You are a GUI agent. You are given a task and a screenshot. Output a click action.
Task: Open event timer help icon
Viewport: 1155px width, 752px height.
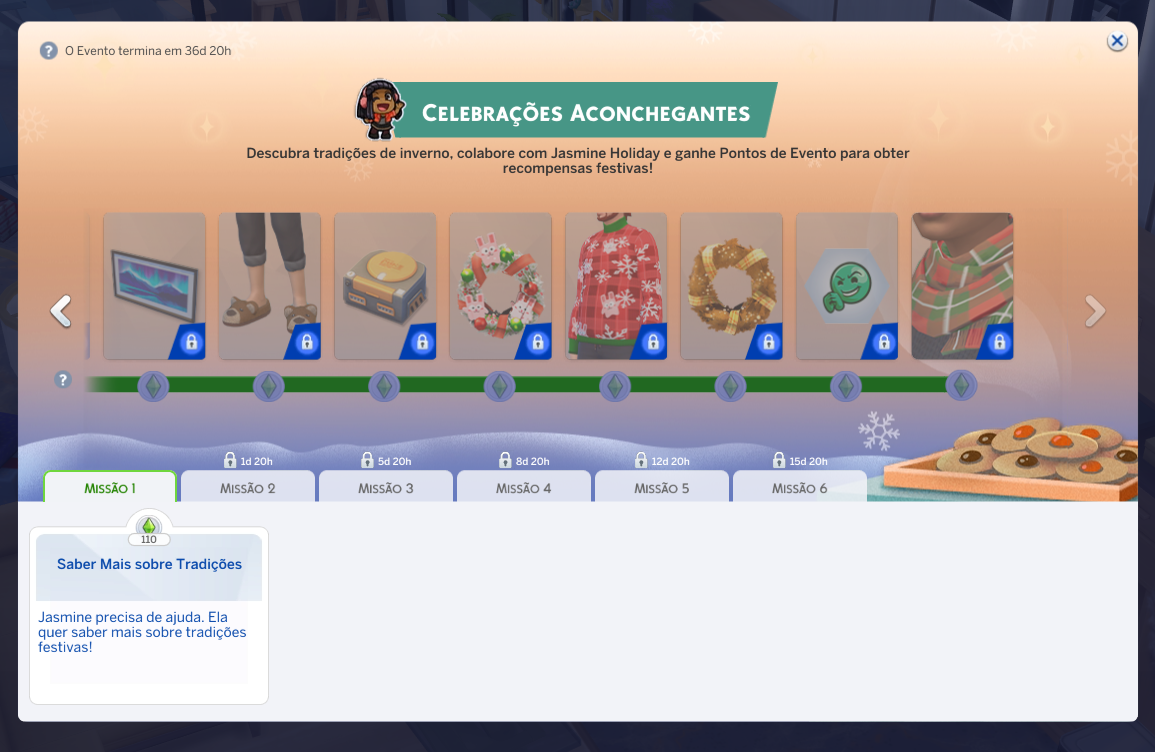pos(48,50)
